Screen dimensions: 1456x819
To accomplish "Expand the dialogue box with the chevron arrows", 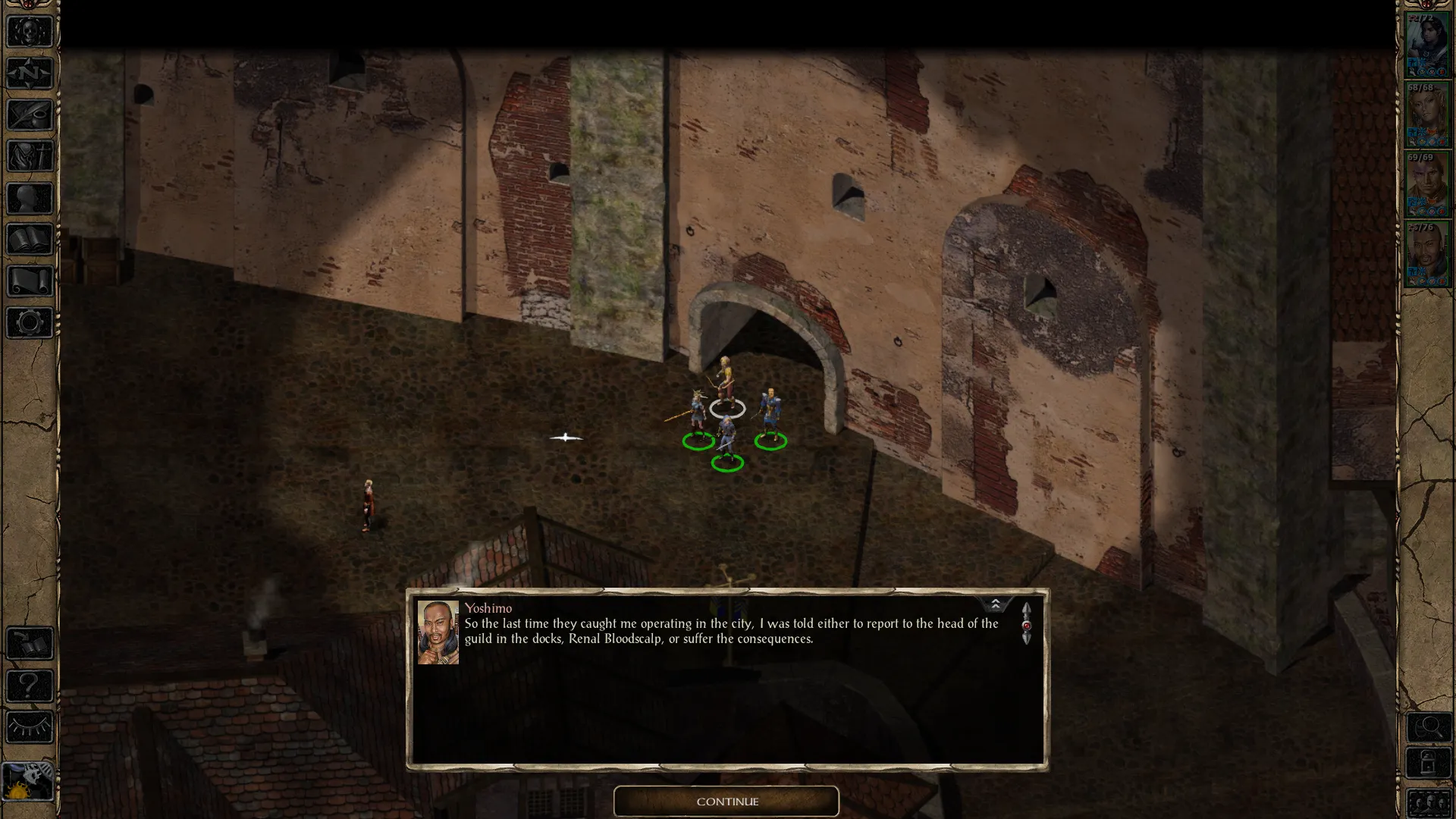I will [995, 604].
